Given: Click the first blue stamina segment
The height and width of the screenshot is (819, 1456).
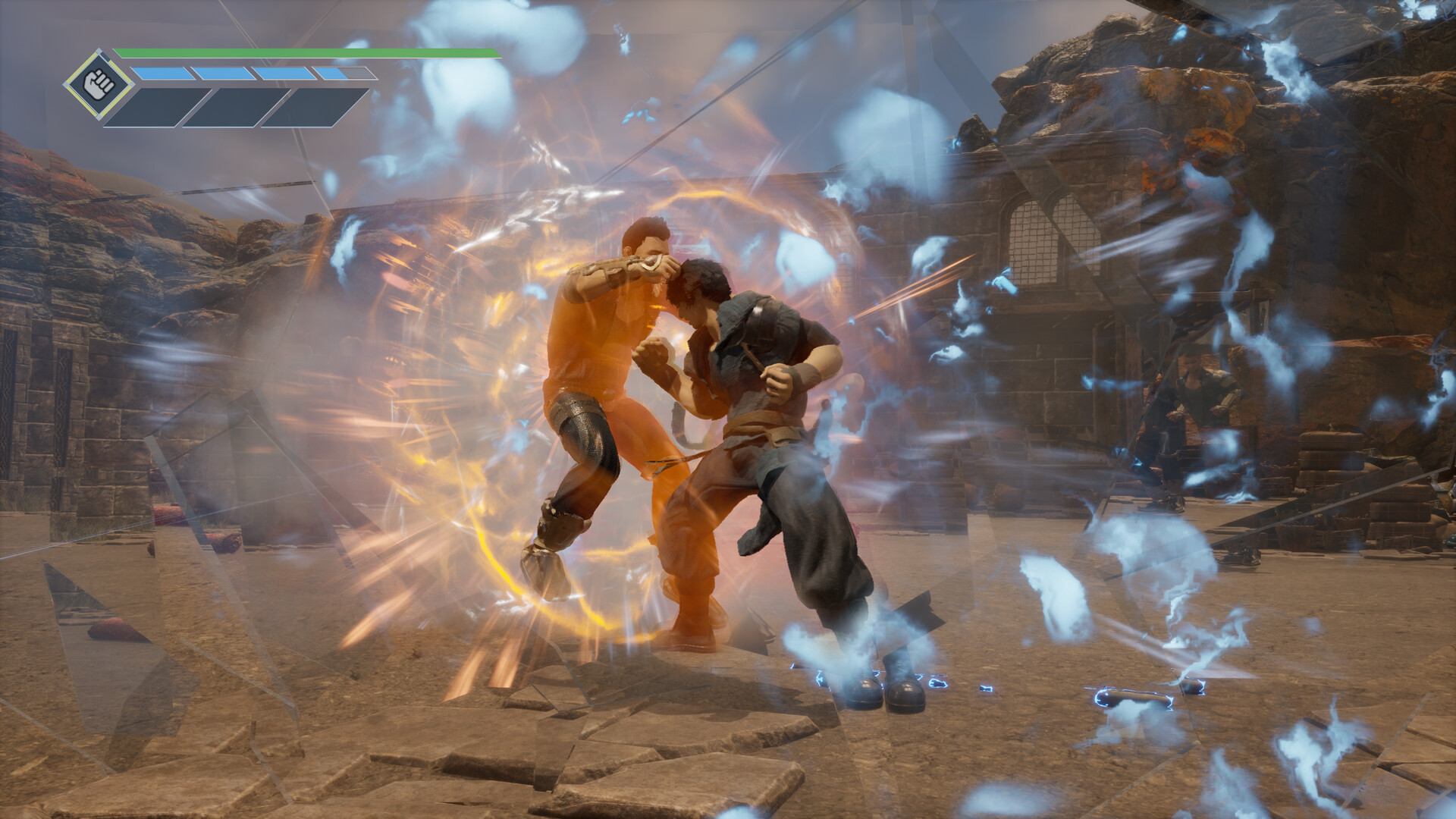Looking at the screenshot, I should (x=163, y=73).
